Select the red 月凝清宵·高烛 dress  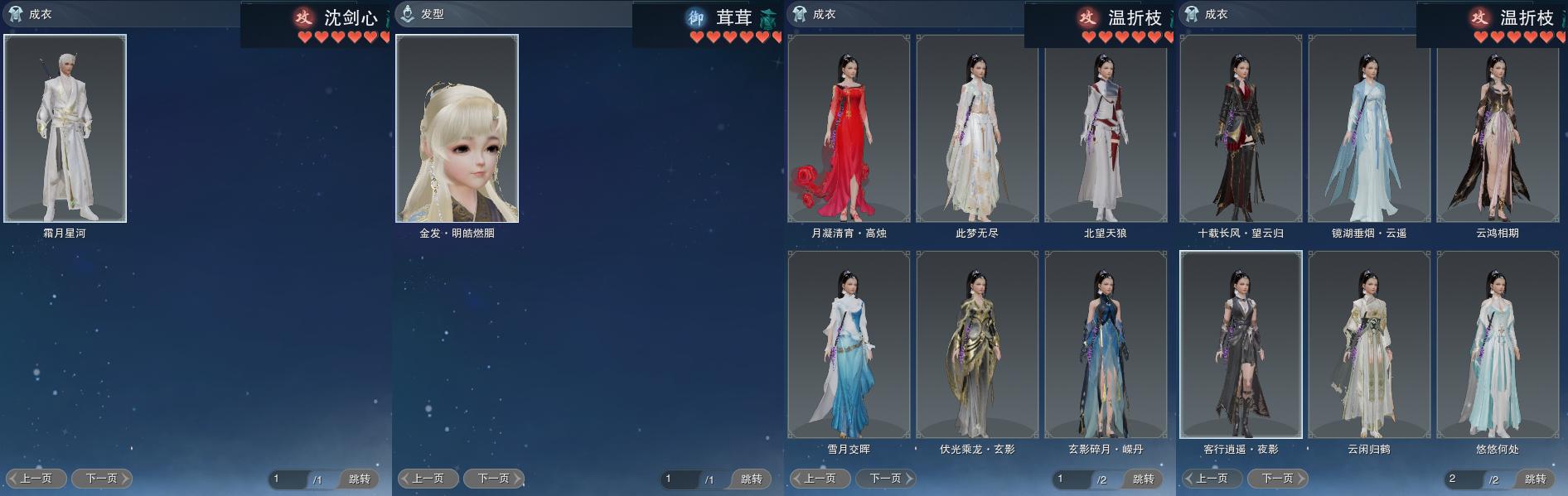(849, 128)
